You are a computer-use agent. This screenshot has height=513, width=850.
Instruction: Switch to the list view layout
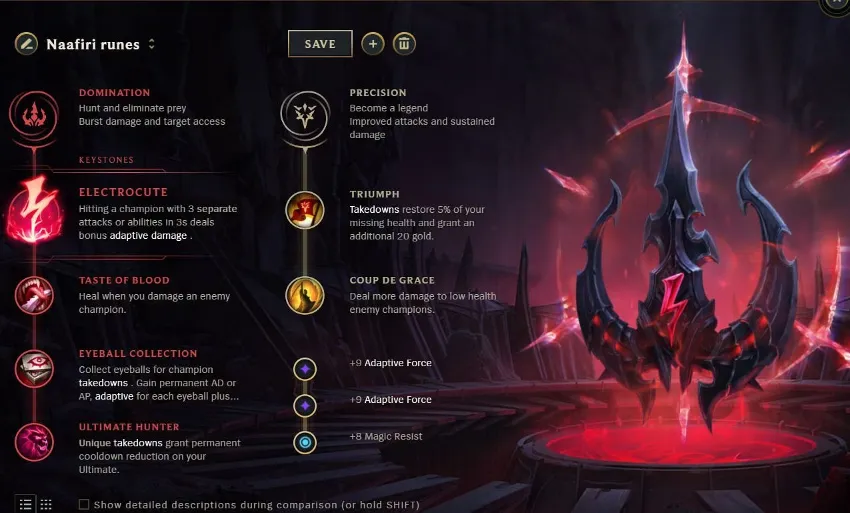25,504
